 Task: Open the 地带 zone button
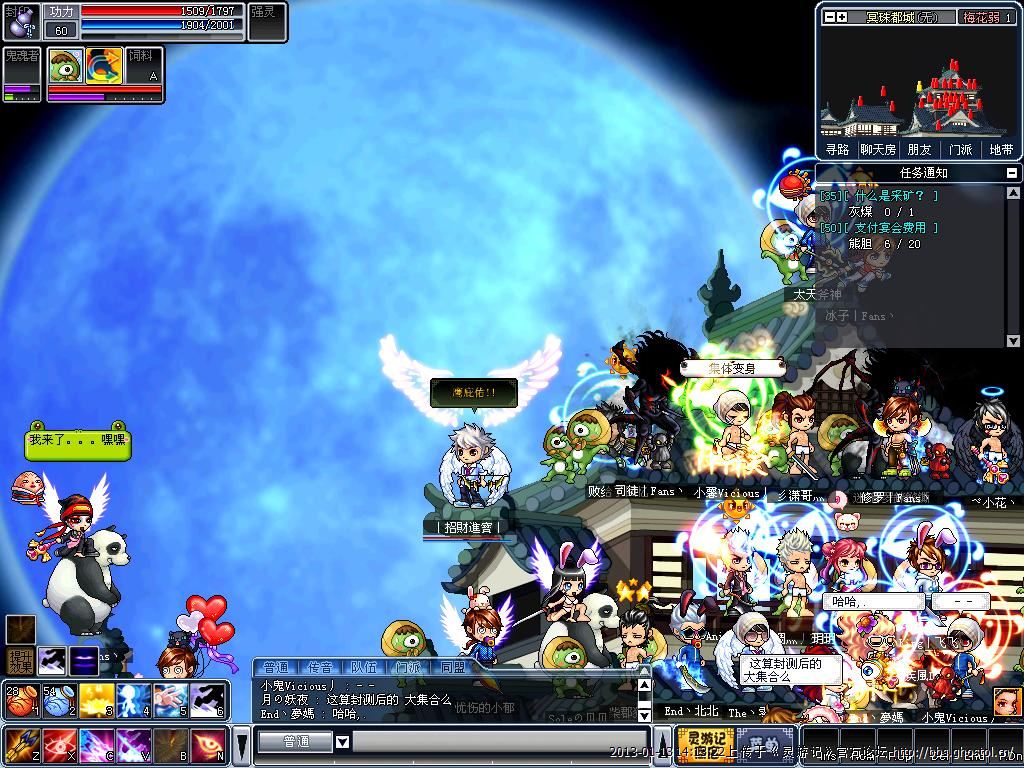pyautogui.click(x=1001, y=149)
